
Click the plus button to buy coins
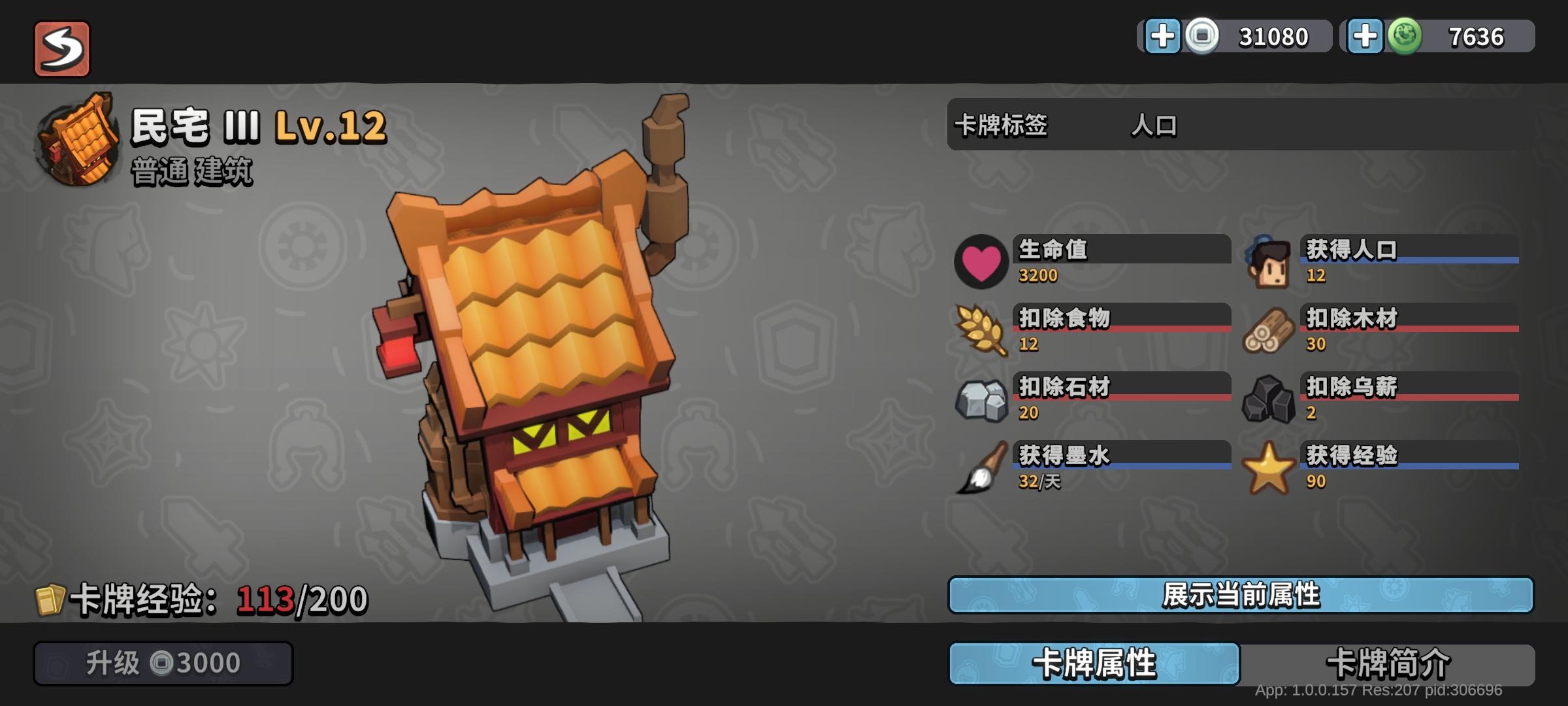1164,37
